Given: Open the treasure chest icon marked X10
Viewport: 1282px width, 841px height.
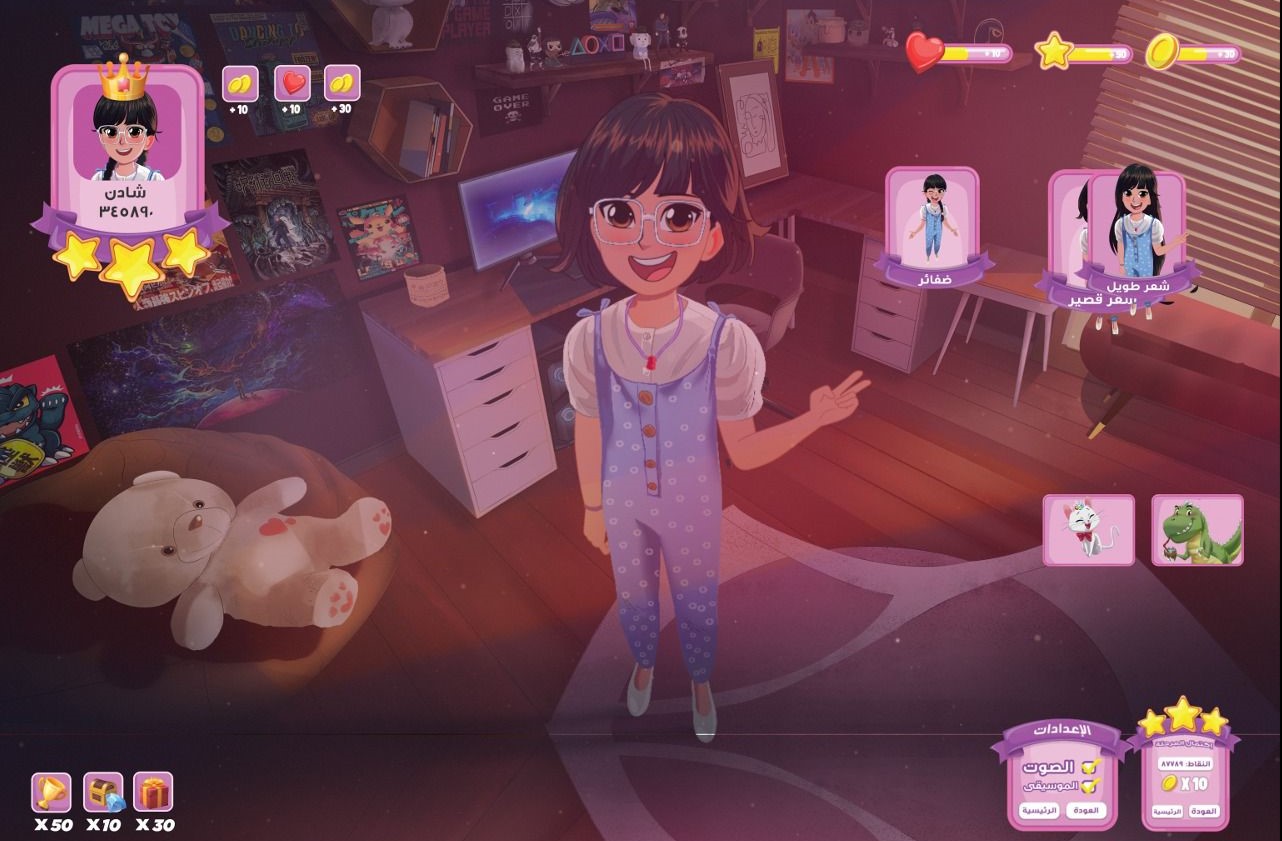Looking at the screenshot, I should [x=103, y=792].
